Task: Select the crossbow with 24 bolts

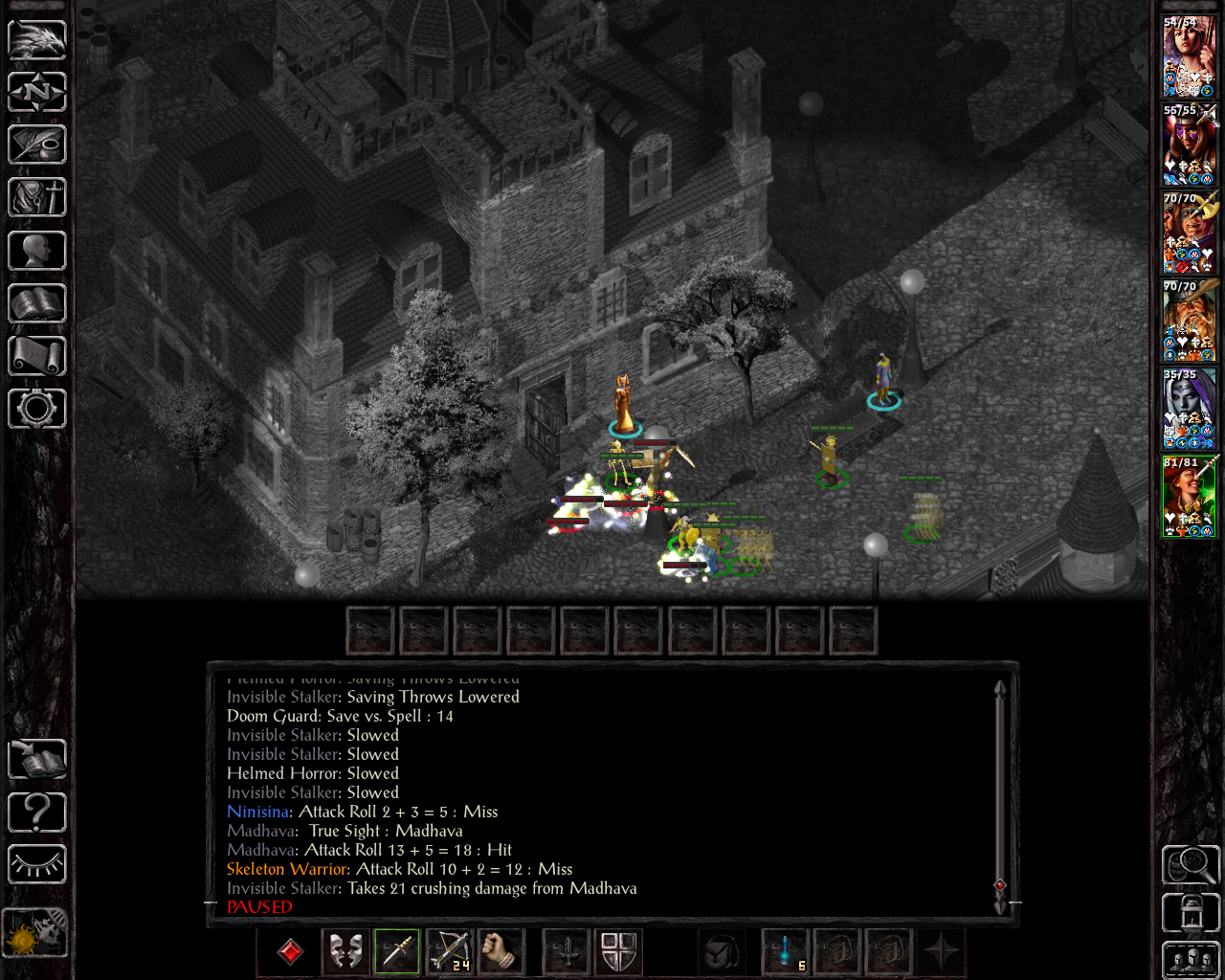Action: (x=449, y=951)
